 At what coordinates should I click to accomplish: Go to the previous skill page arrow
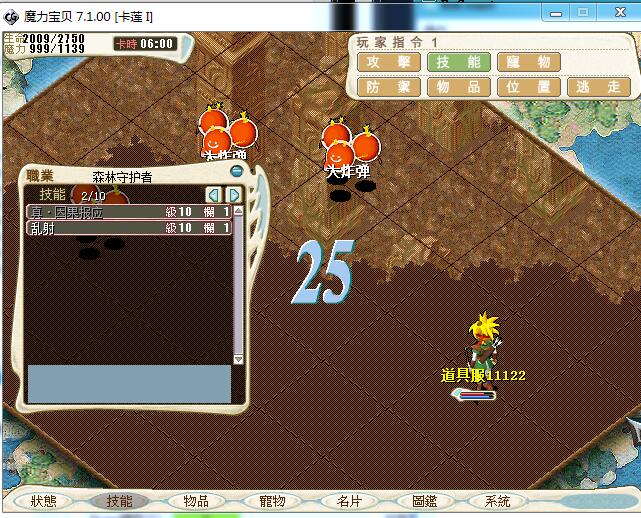tap(213, 195)
